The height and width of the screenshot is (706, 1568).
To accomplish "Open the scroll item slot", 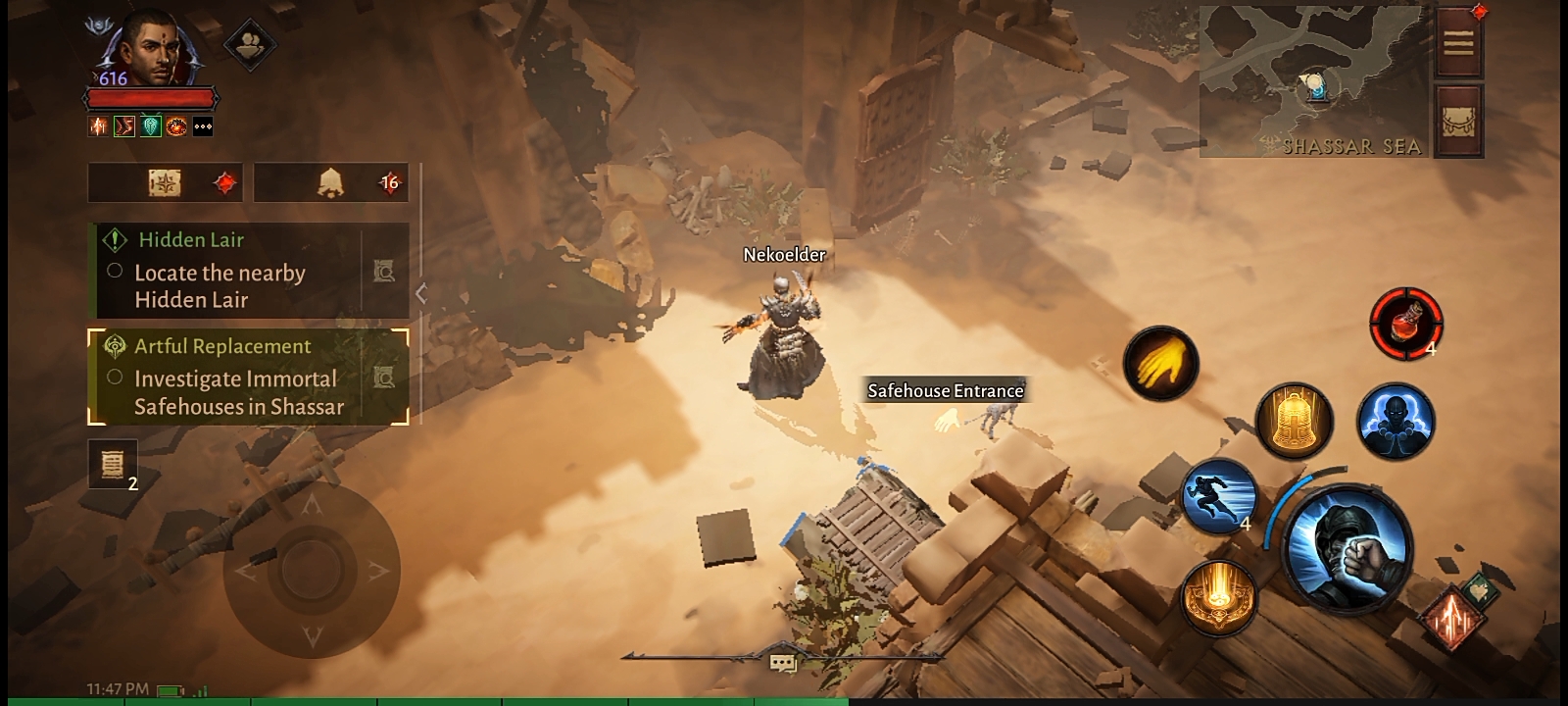I will coord(113,463).
